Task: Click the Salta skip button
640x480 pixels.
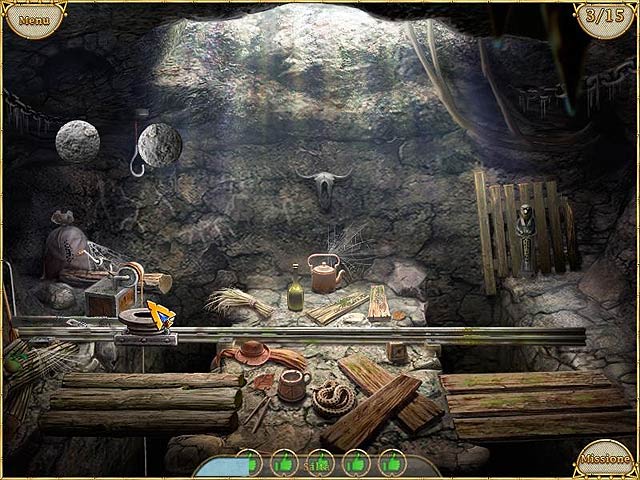Action: [x=318, y=464]
